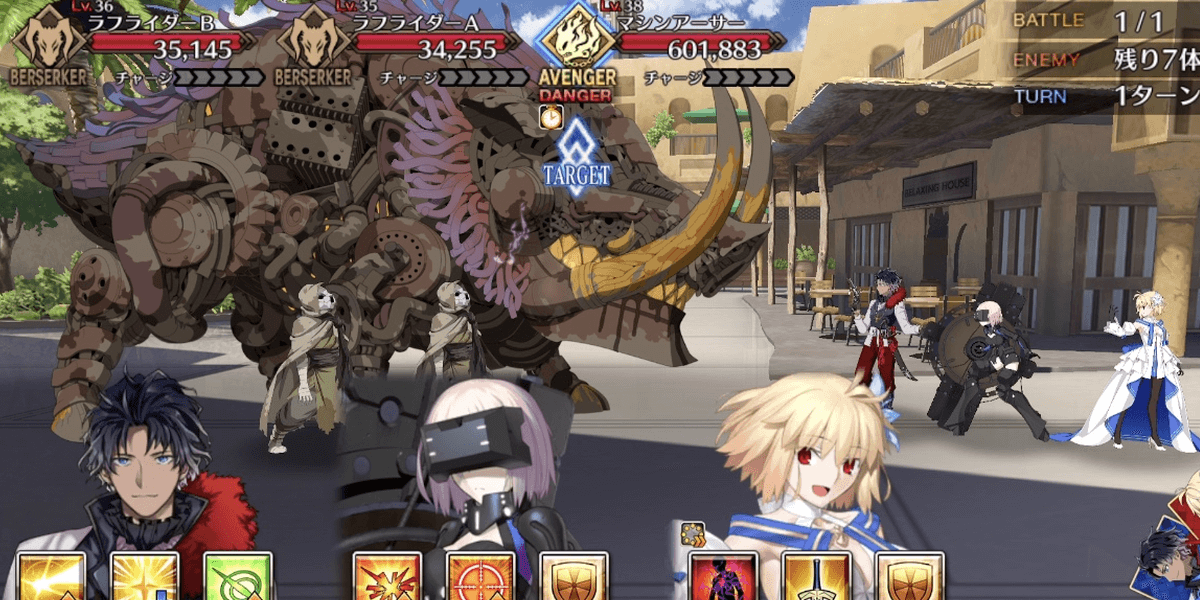Target enemy ラフライダーA Berserker

tap(312, 45)
